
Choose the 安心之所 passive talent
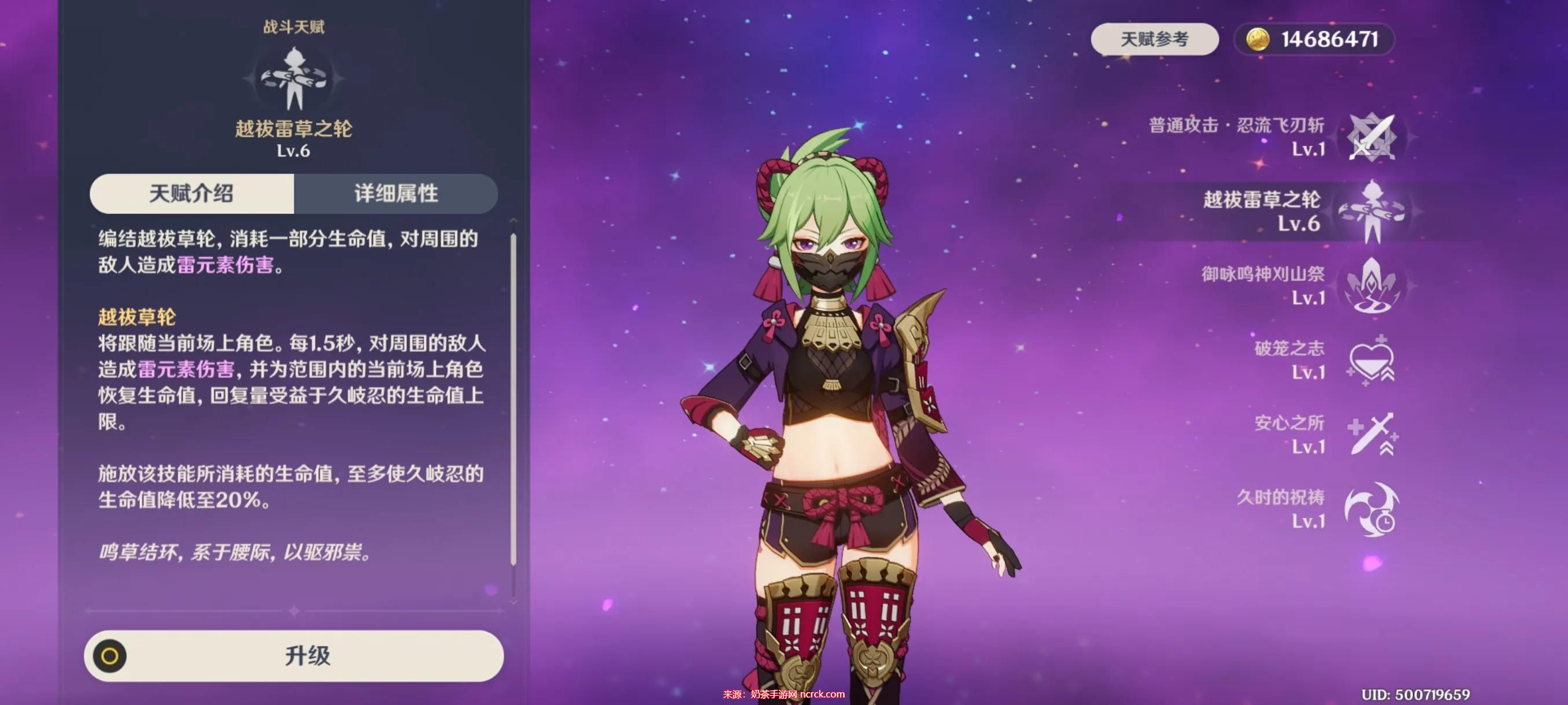(x=1371, y=435)
